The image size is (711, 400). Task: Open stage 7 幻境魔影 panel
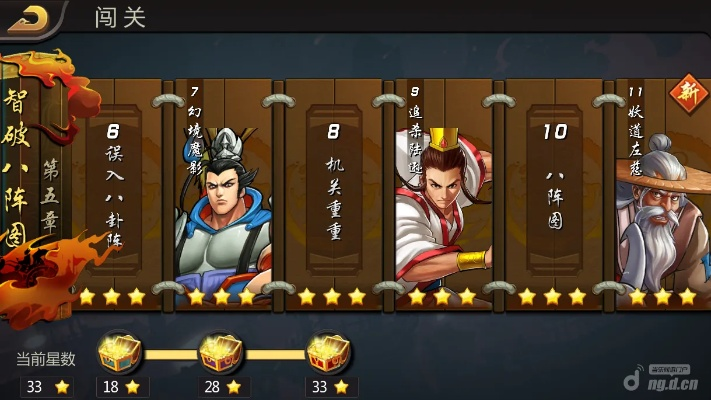coord(222,190)
